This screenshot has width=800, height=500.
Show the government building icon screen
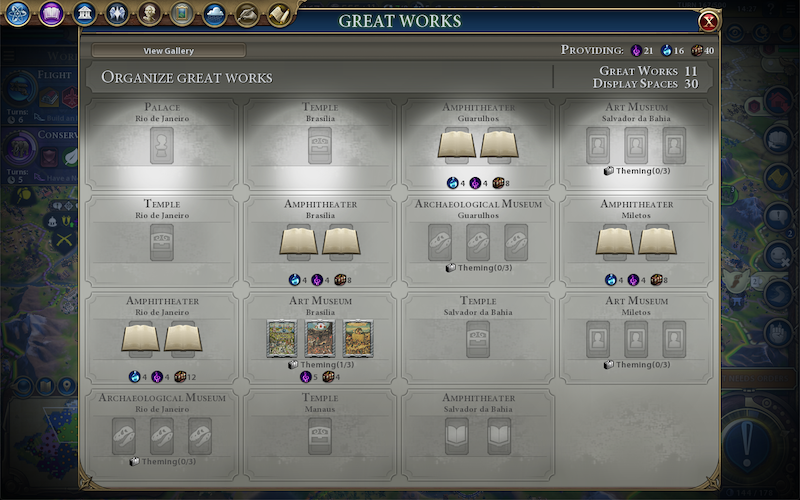click(x=84, y=14)
